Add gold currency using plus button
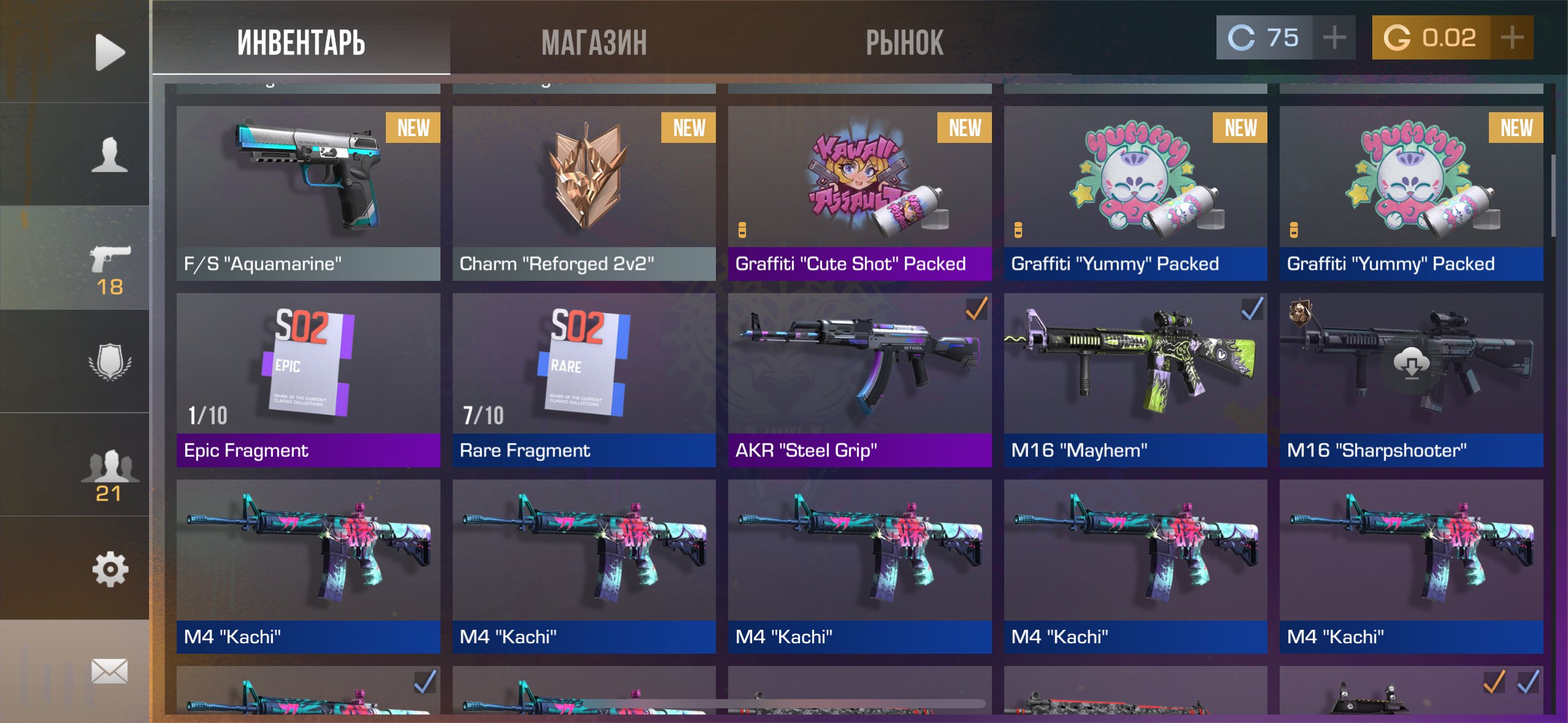The height and width of the screenshot is (723, 1568). tap(1512, 37)
